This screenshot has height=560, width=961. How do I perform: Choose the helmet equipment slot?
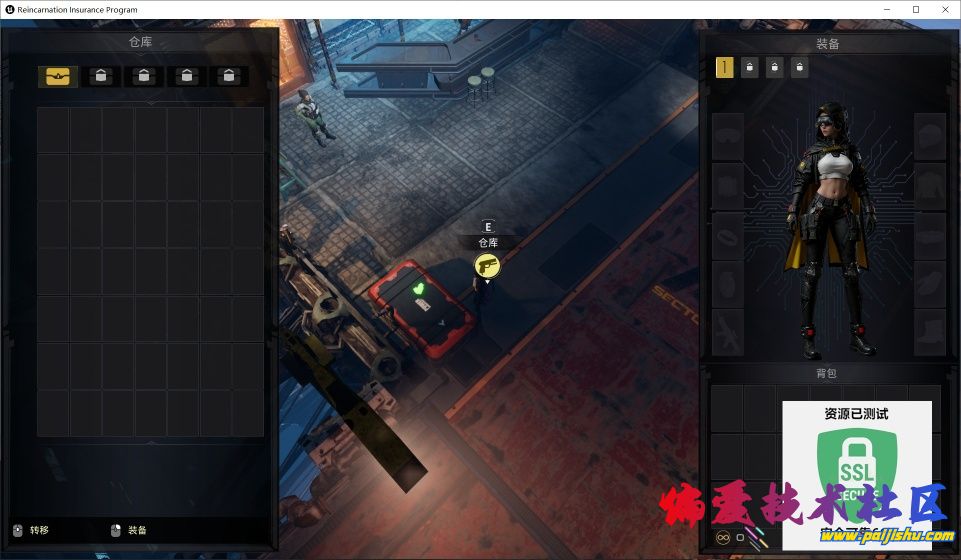pyautogui.click(x=930, y=135)
